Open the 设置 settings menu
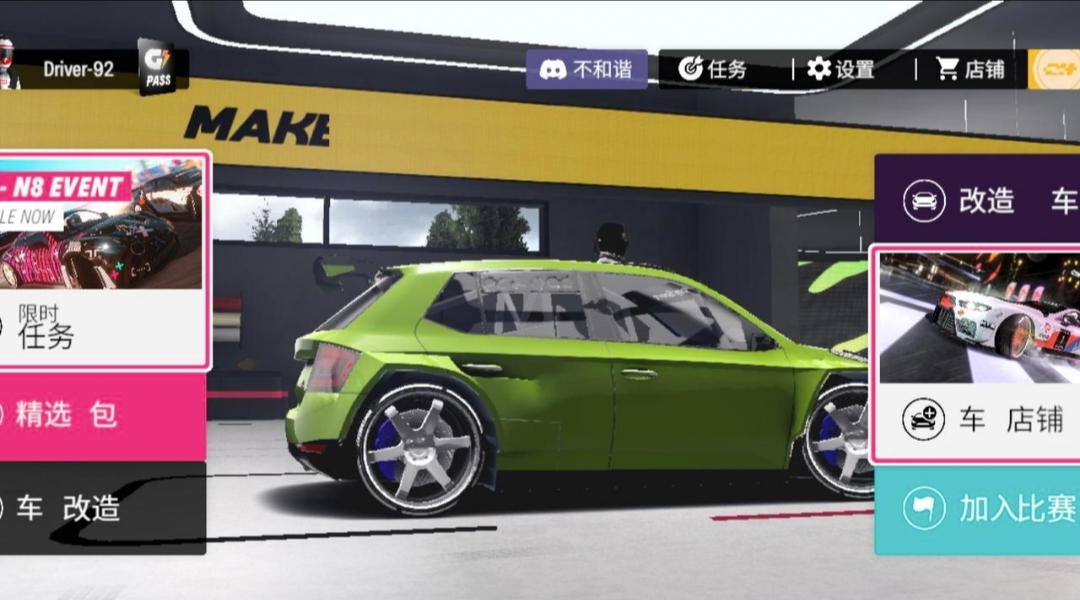Image resolution: width=1080 pixels, height=600 pixels. coord(841,69)
